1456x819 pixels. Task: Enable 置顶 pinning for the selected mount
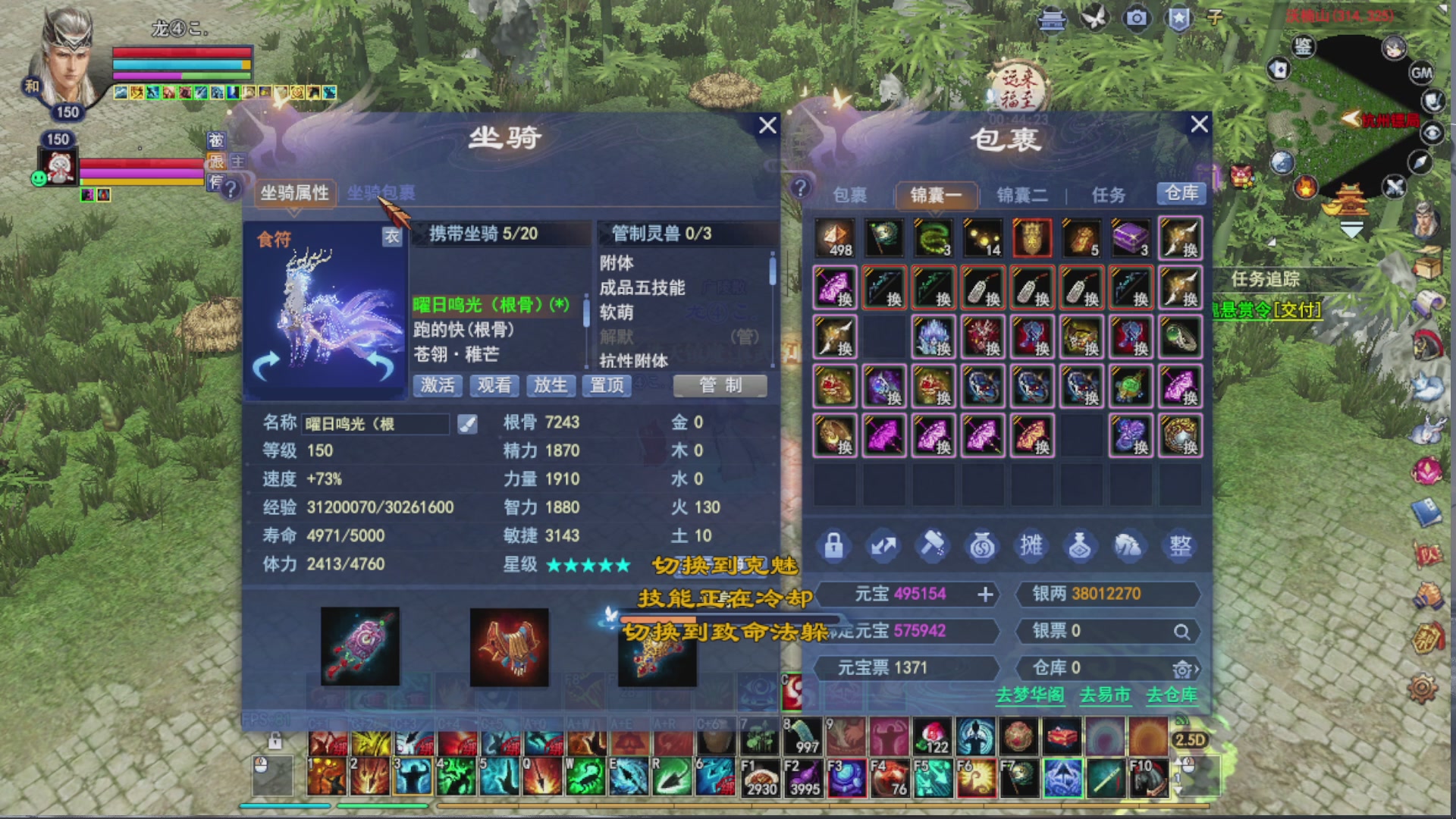[606, 387]
